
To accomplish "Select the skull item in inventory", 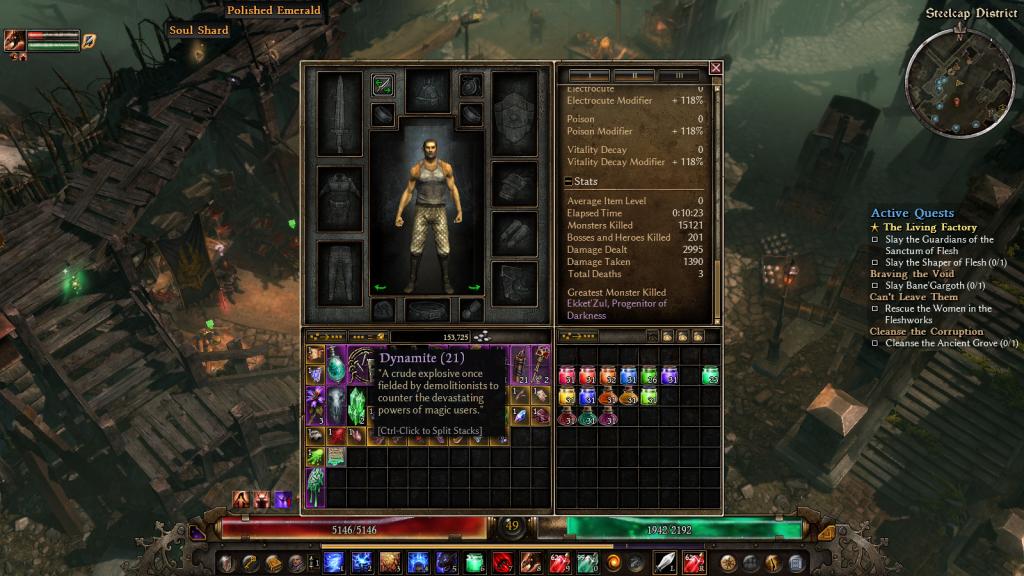I will click(x=336, y=405).
